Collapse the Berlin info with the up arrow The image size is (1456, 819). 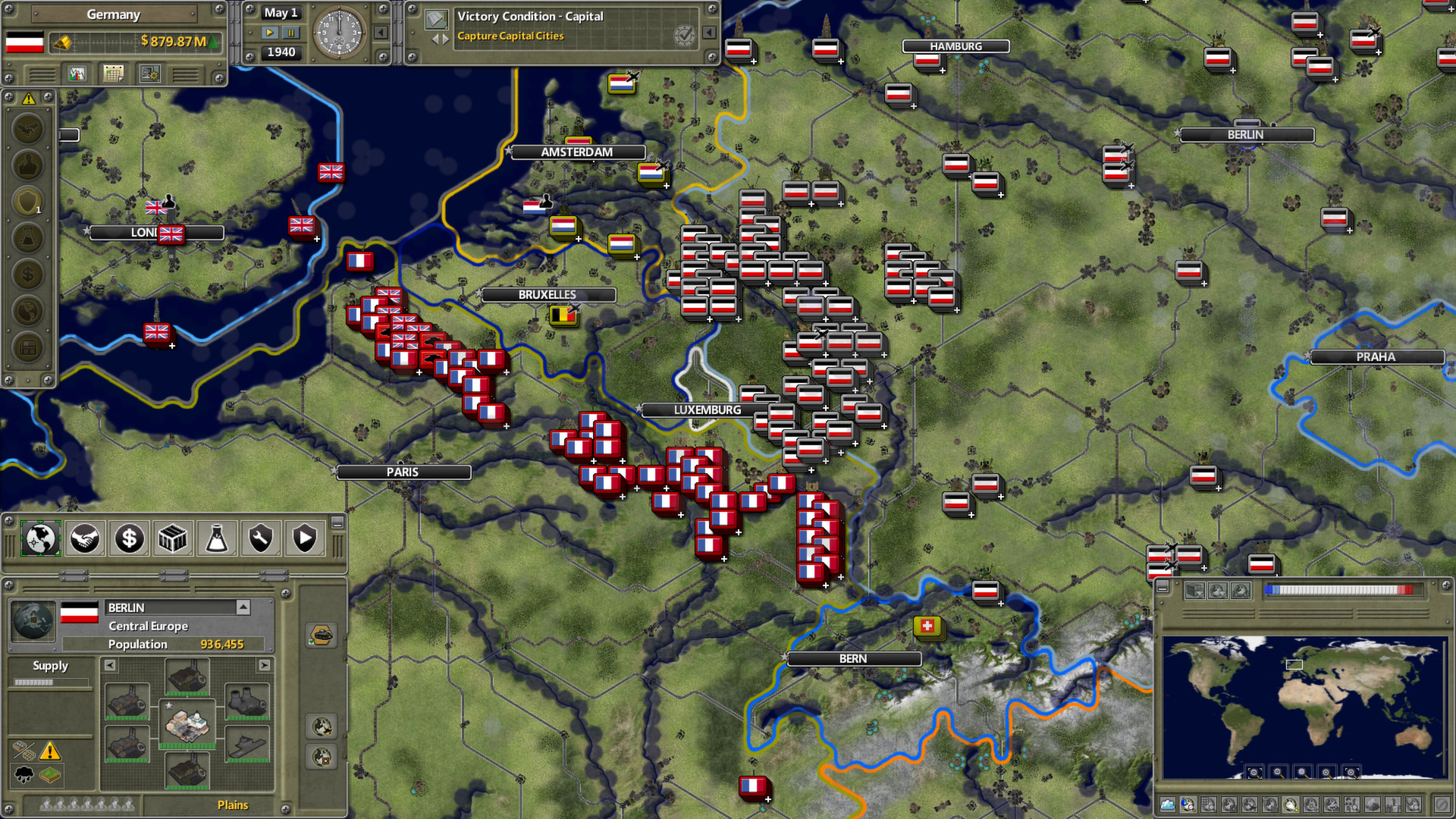pos(243,607)
